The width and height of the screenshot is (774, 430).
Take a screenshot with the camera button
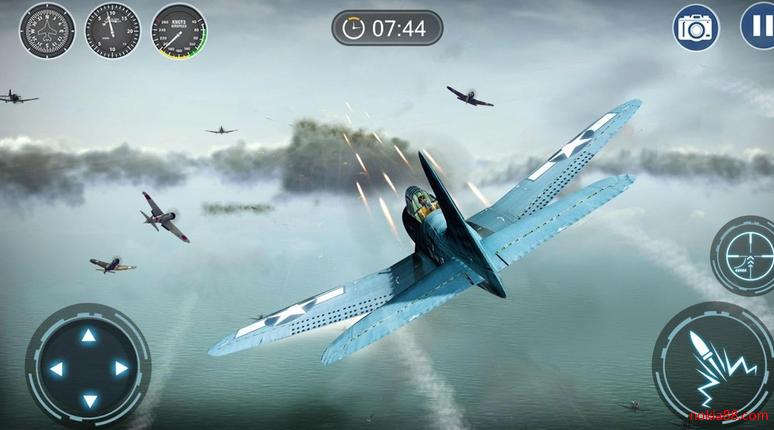tap(696, 27)
